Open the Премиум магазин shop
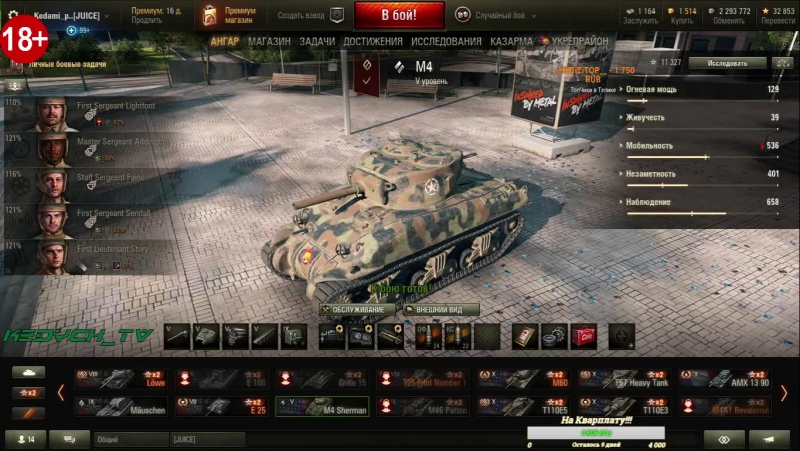 (227, 15)
